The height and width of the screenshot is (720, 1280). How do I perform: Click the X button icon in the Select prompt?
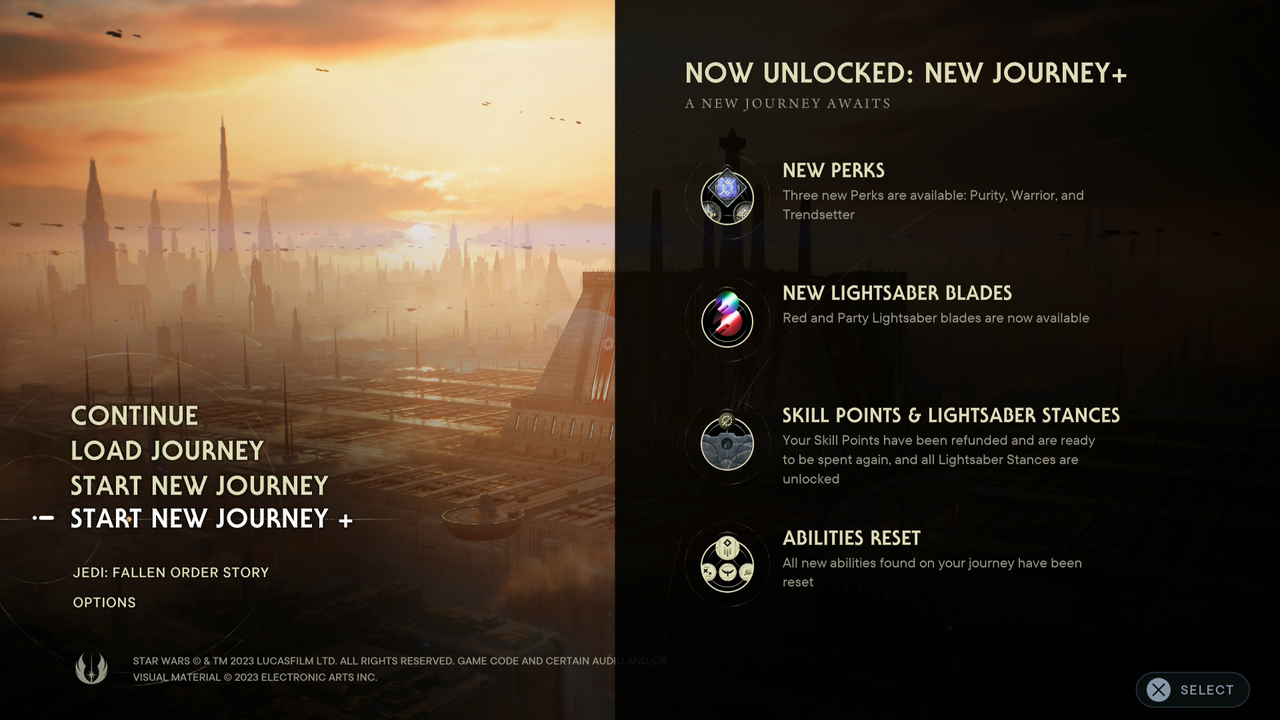click(x=1158, y=689)
